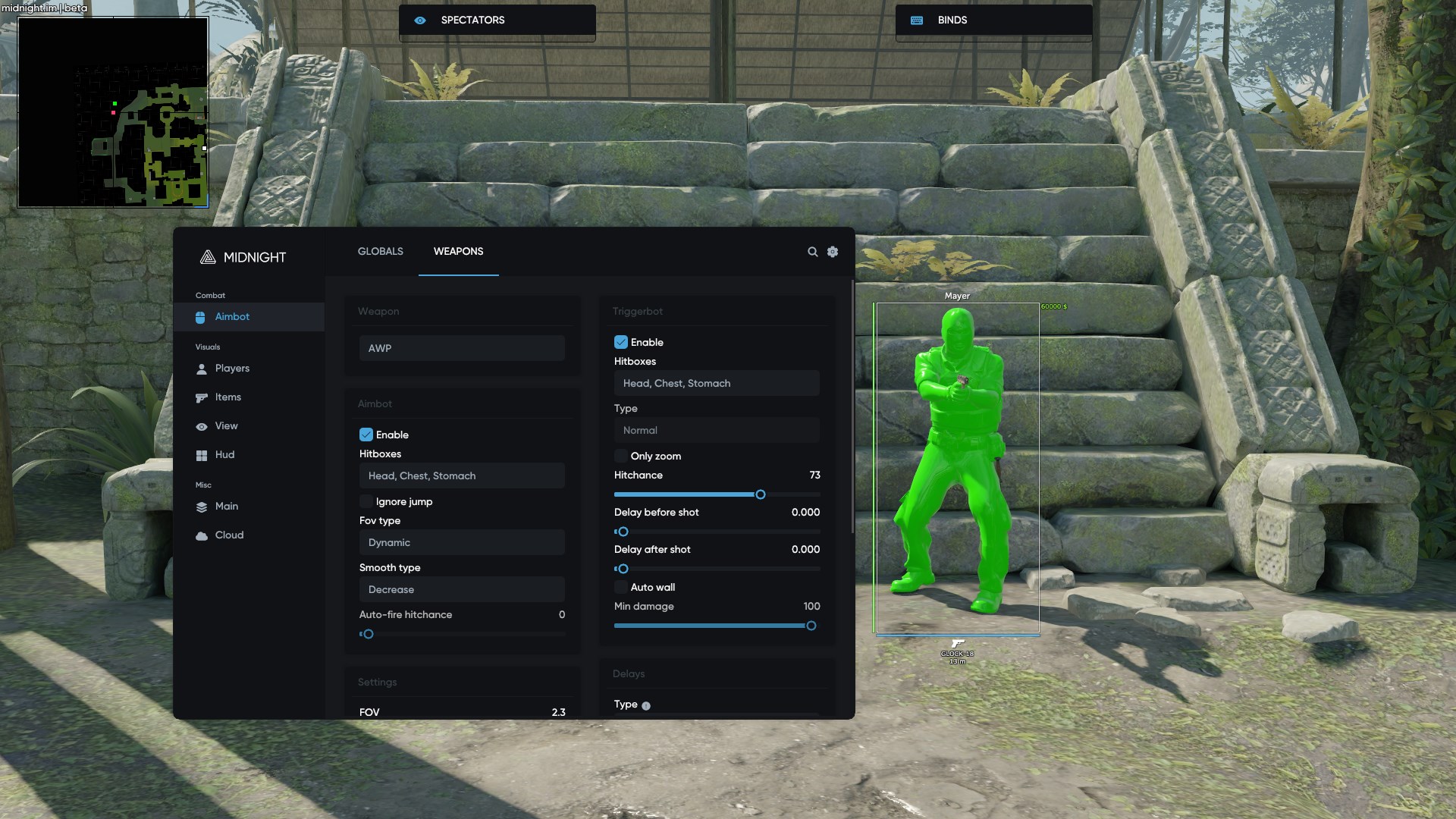Click the BINDS panel header

tap(993, 20)
